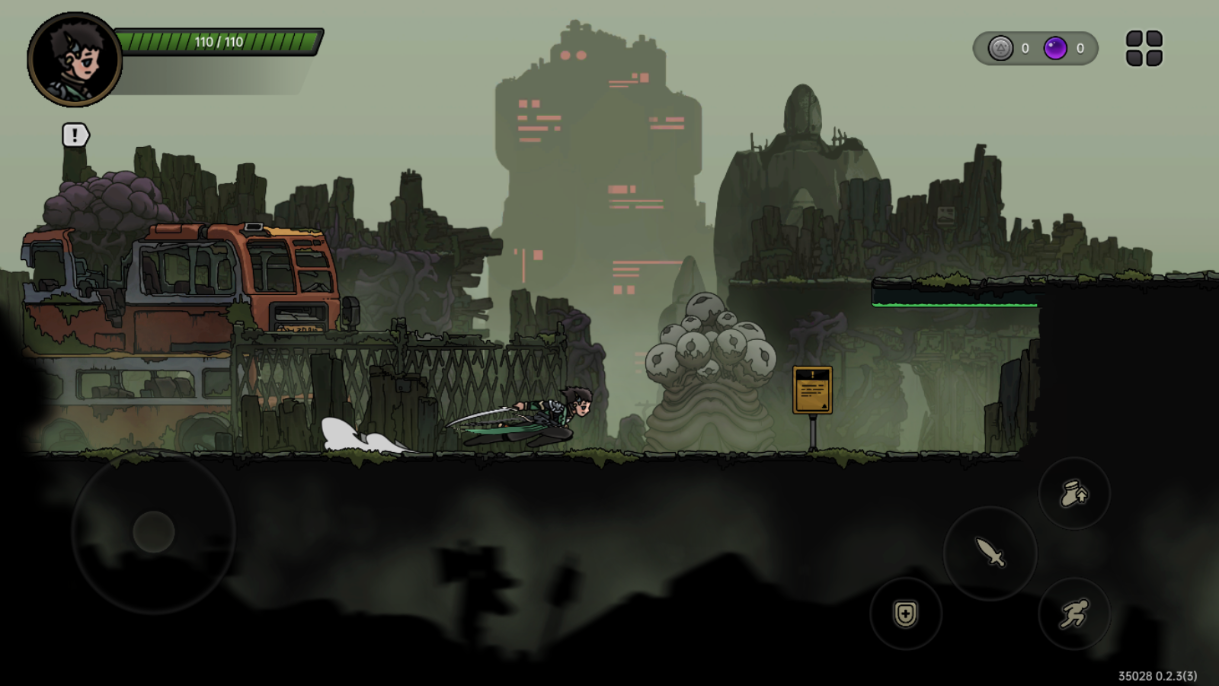
Task: Tap the sword attack button
Action: click(x=990, y=552)
